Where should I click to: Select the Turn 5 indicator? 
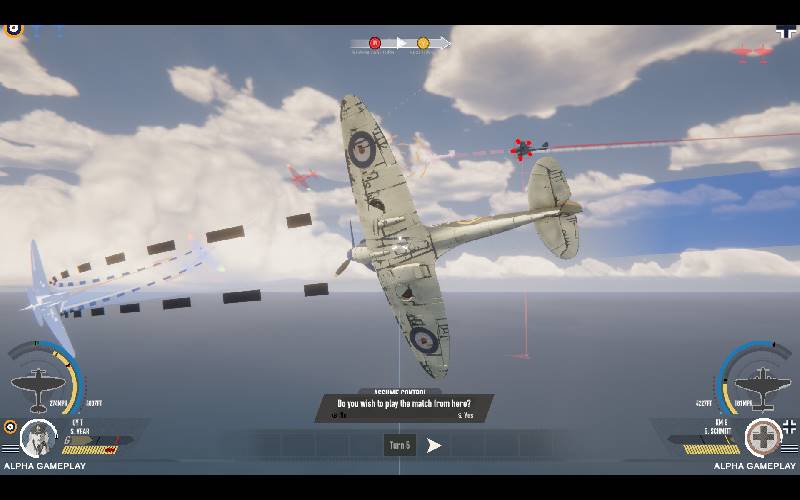click(399, 446)
